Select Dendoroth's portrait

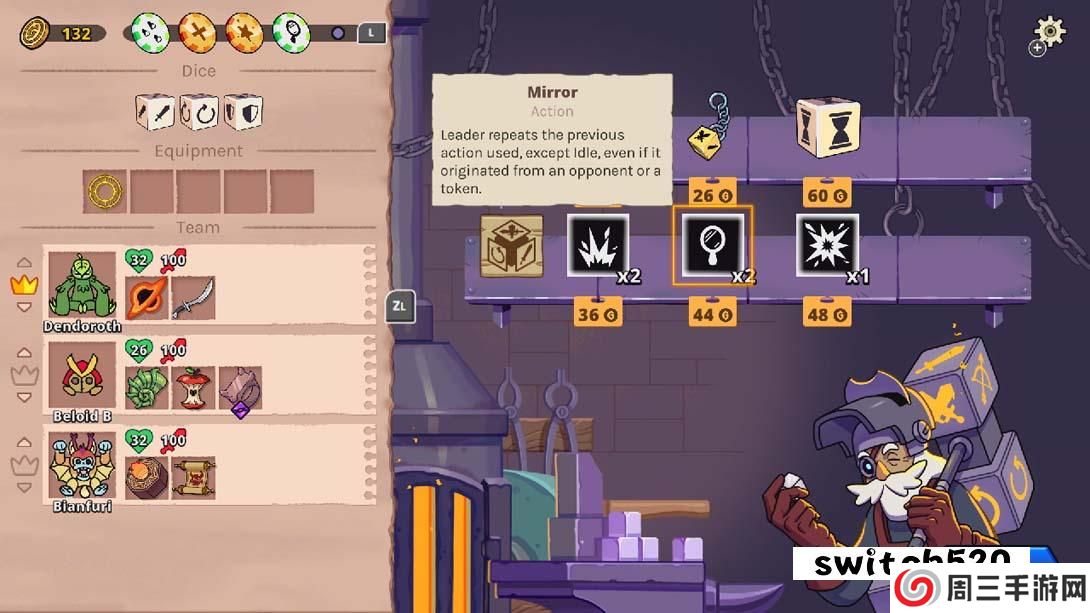pos(82,285)
